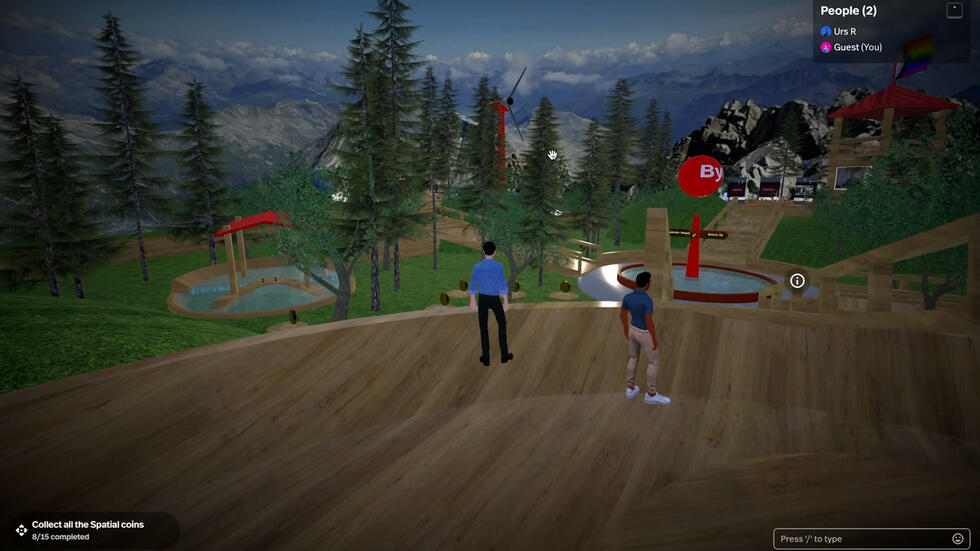The height and width of the screenshot is (551, 980).
Task: Collapse the People panel
Action: point(954,10)
